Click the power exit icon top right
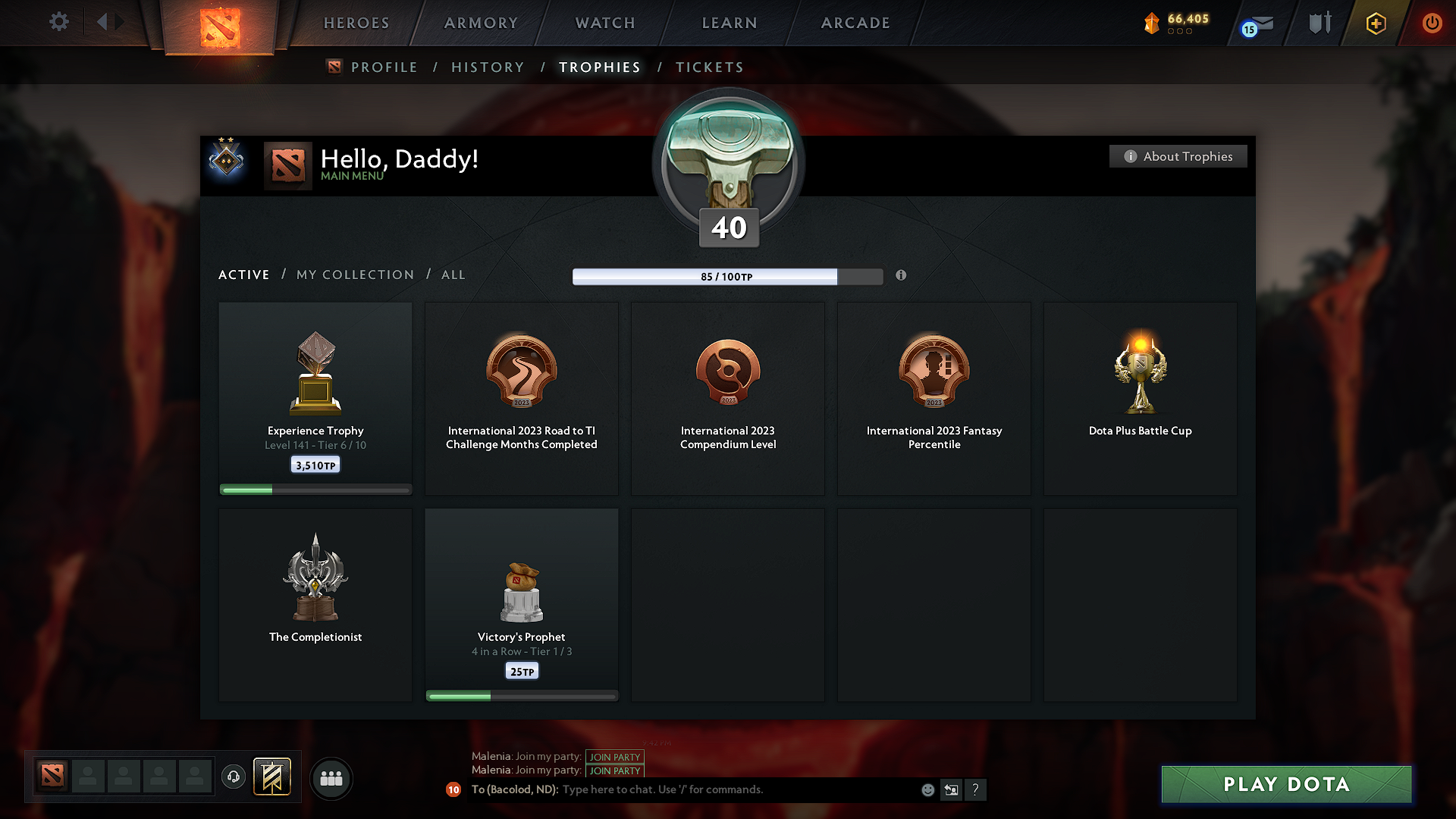The width and height of the screenshot is (1456, 819). (1432, 23)
